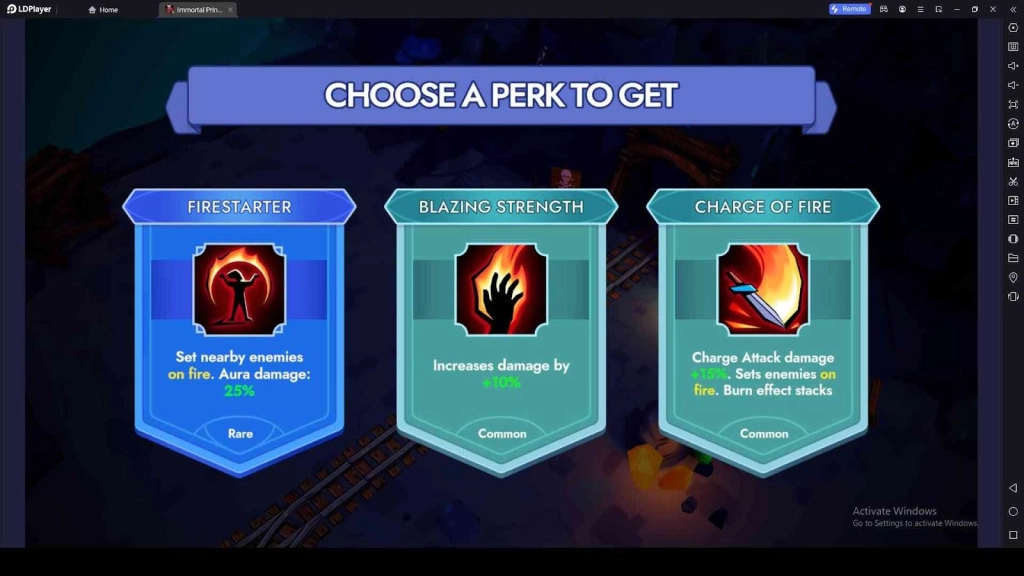Open the scissors screenshot tool in the sidebar
Screen dimensions: 1024x576
coord(1013,181)
